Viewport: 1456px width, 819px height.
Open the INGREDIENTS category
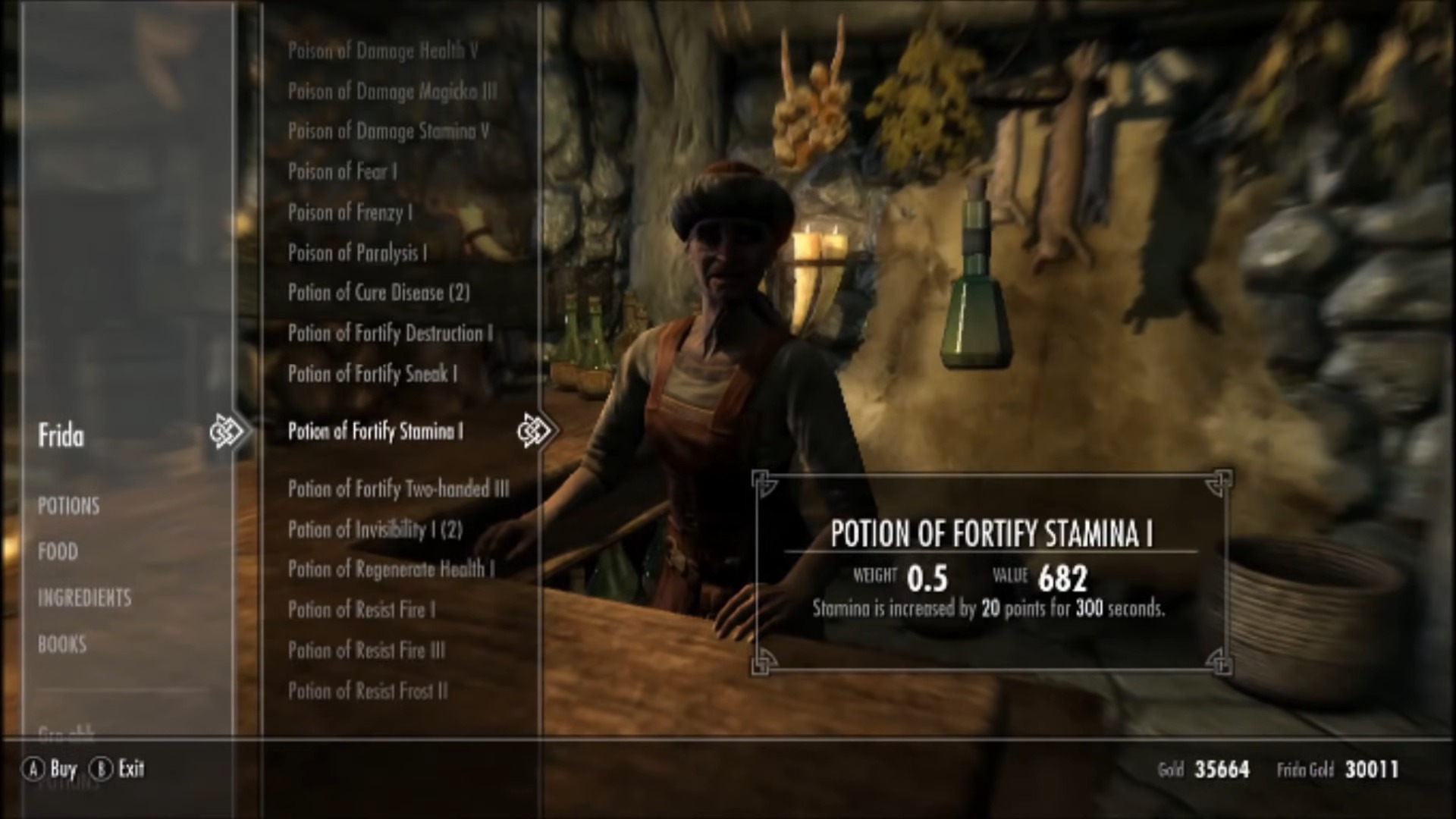pyautogui.click(x=84, y=598)
